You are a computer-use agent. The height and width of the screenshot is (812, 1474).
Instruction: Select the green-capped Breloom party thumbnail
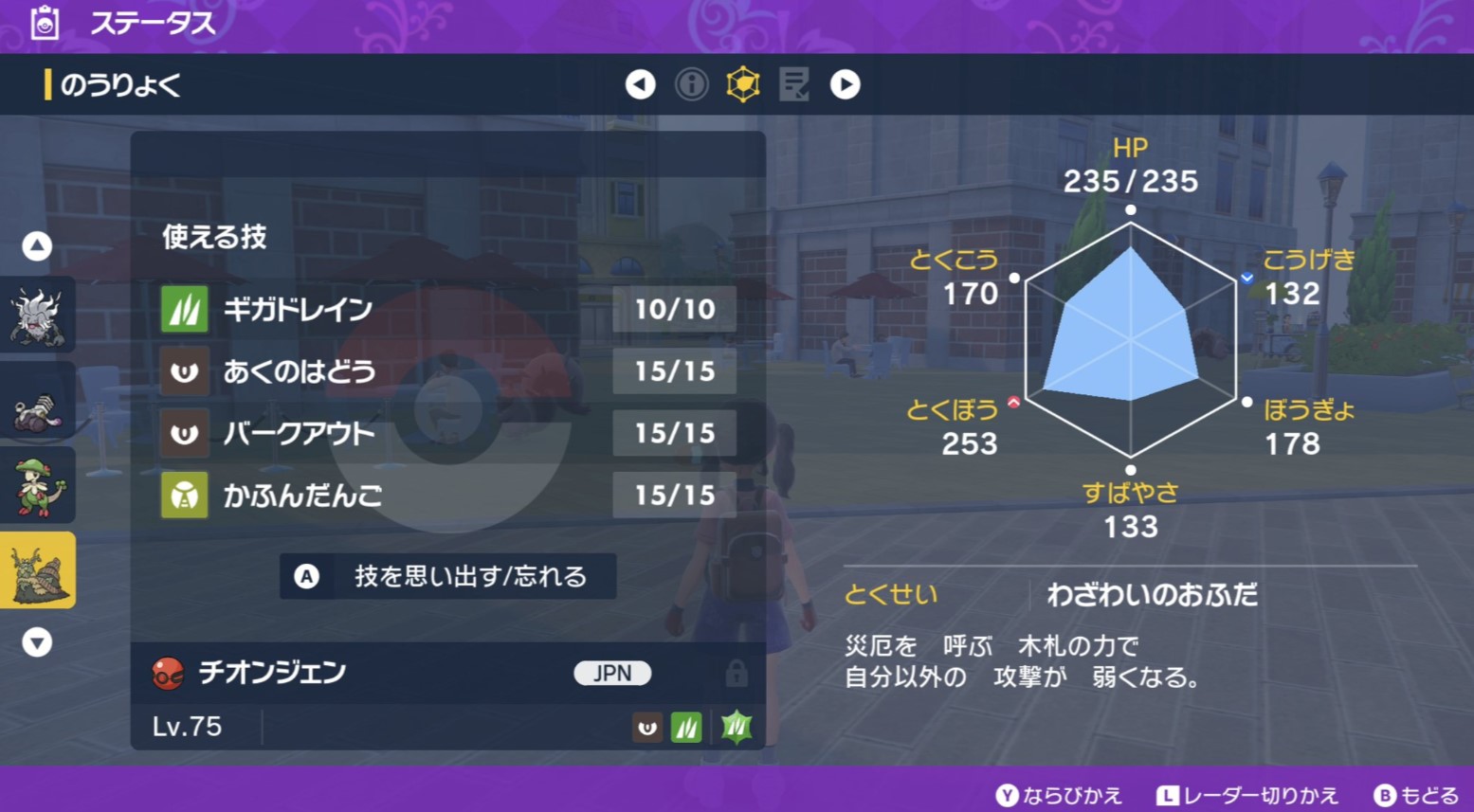pos(37,486)
